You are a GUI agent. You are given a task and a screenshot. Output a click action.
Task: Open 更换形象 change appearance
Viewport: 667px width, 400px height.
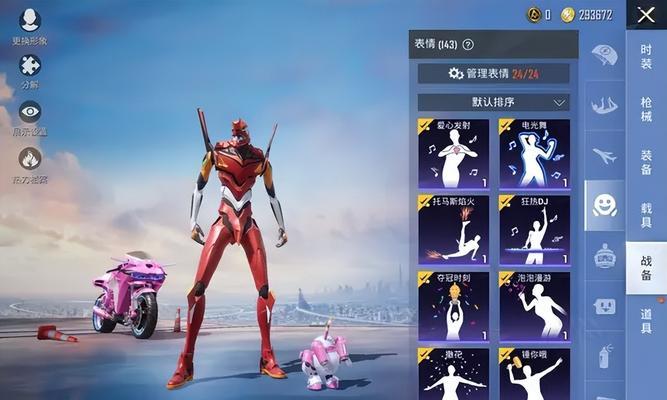click(30, 22)
